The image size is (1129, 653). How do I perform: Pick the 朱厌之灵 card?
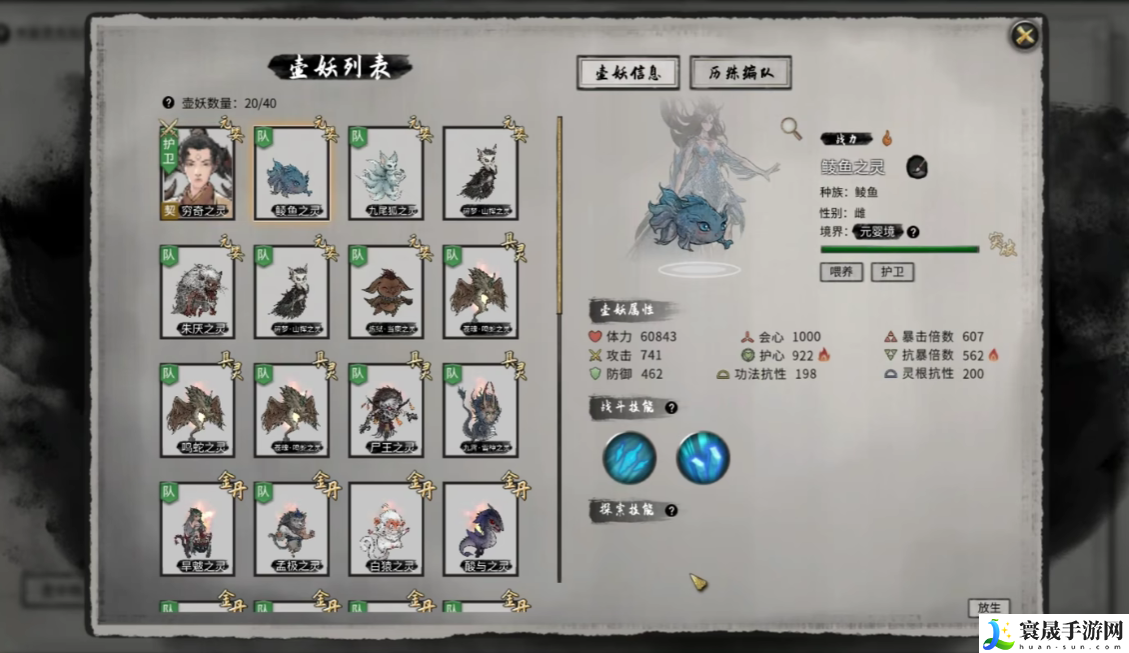[197, 292]
